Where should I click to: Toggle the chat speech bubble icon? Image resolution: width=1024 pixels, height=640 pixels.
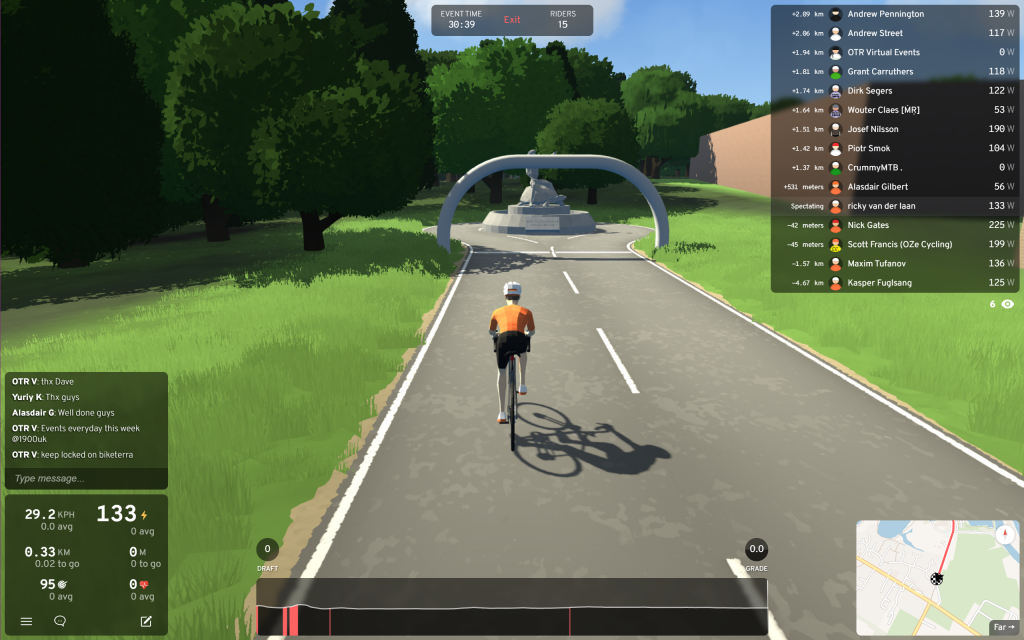[60, 621]
